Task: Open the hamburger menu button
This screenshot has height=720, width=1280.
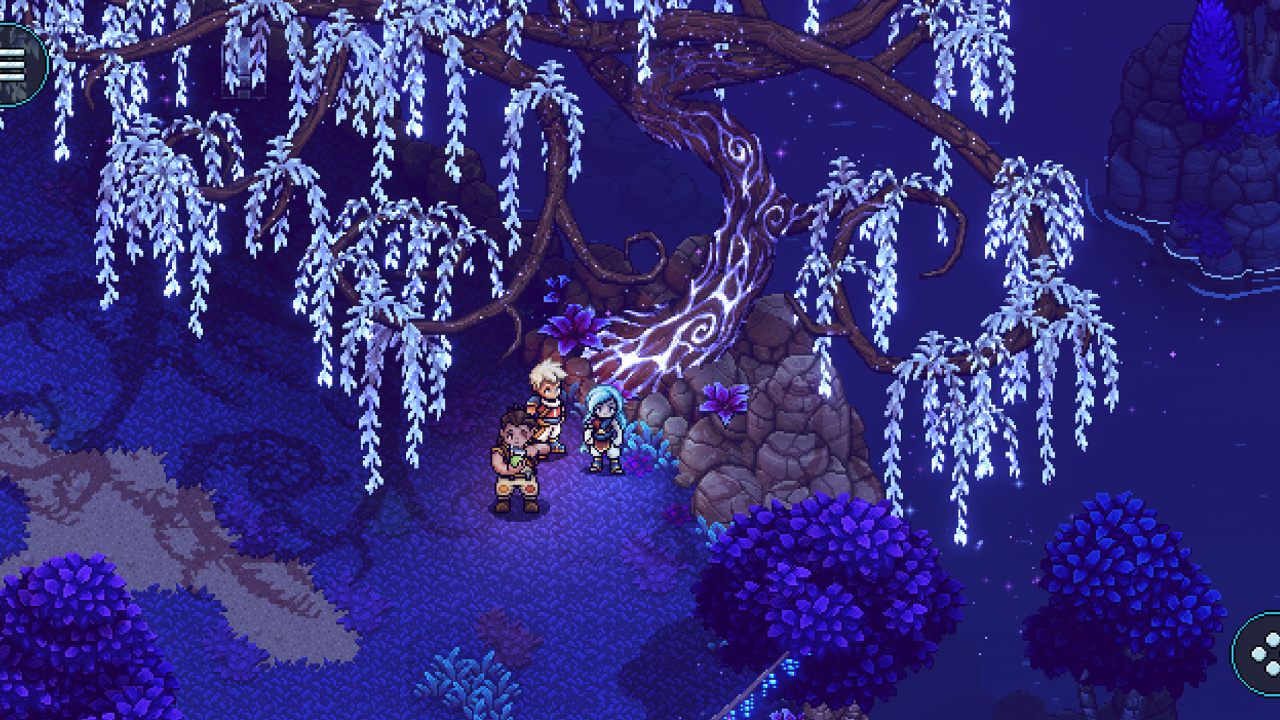Action: tap(14, 65)
